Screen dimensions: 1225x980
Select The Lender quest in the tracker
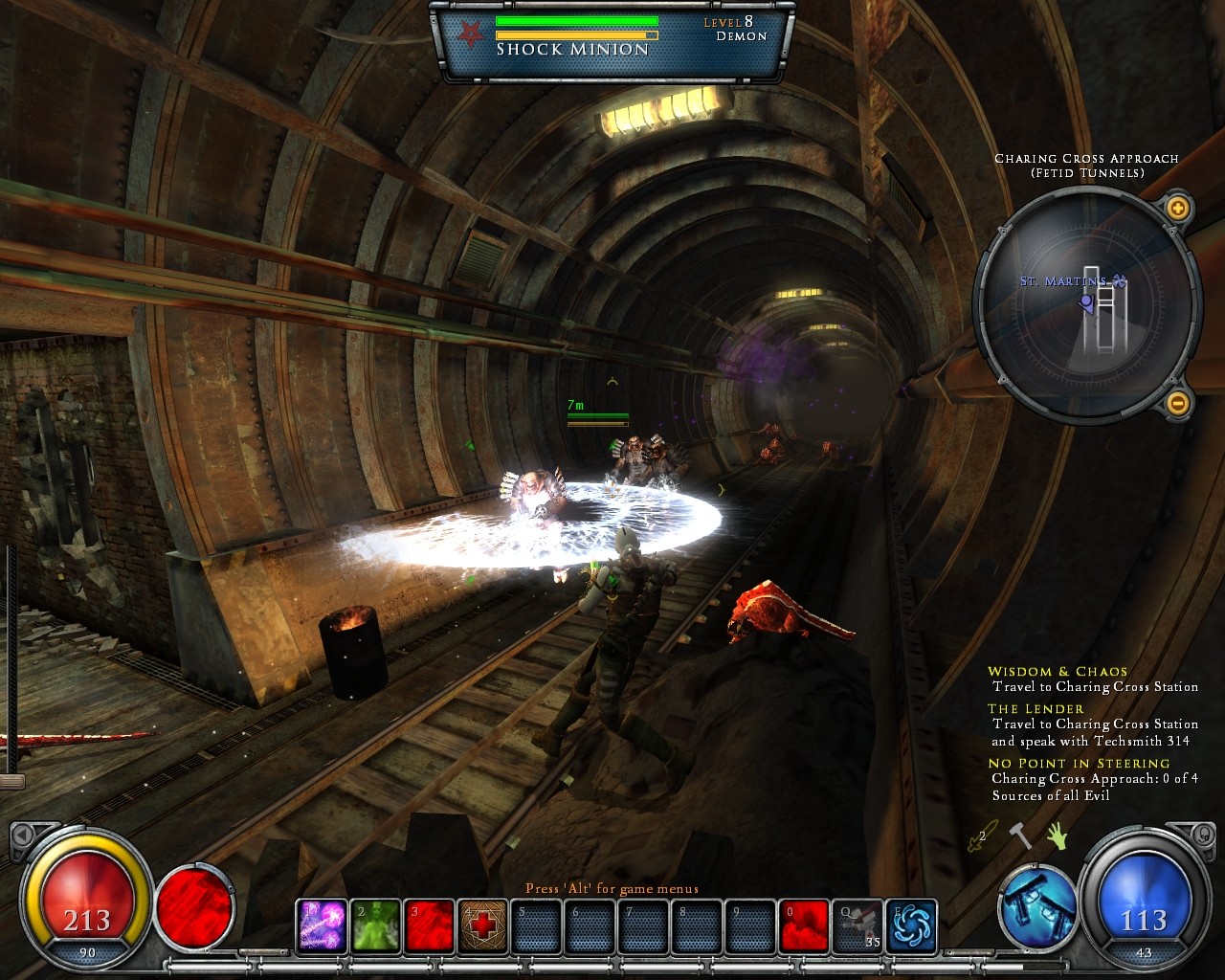tap(1036, 709)
